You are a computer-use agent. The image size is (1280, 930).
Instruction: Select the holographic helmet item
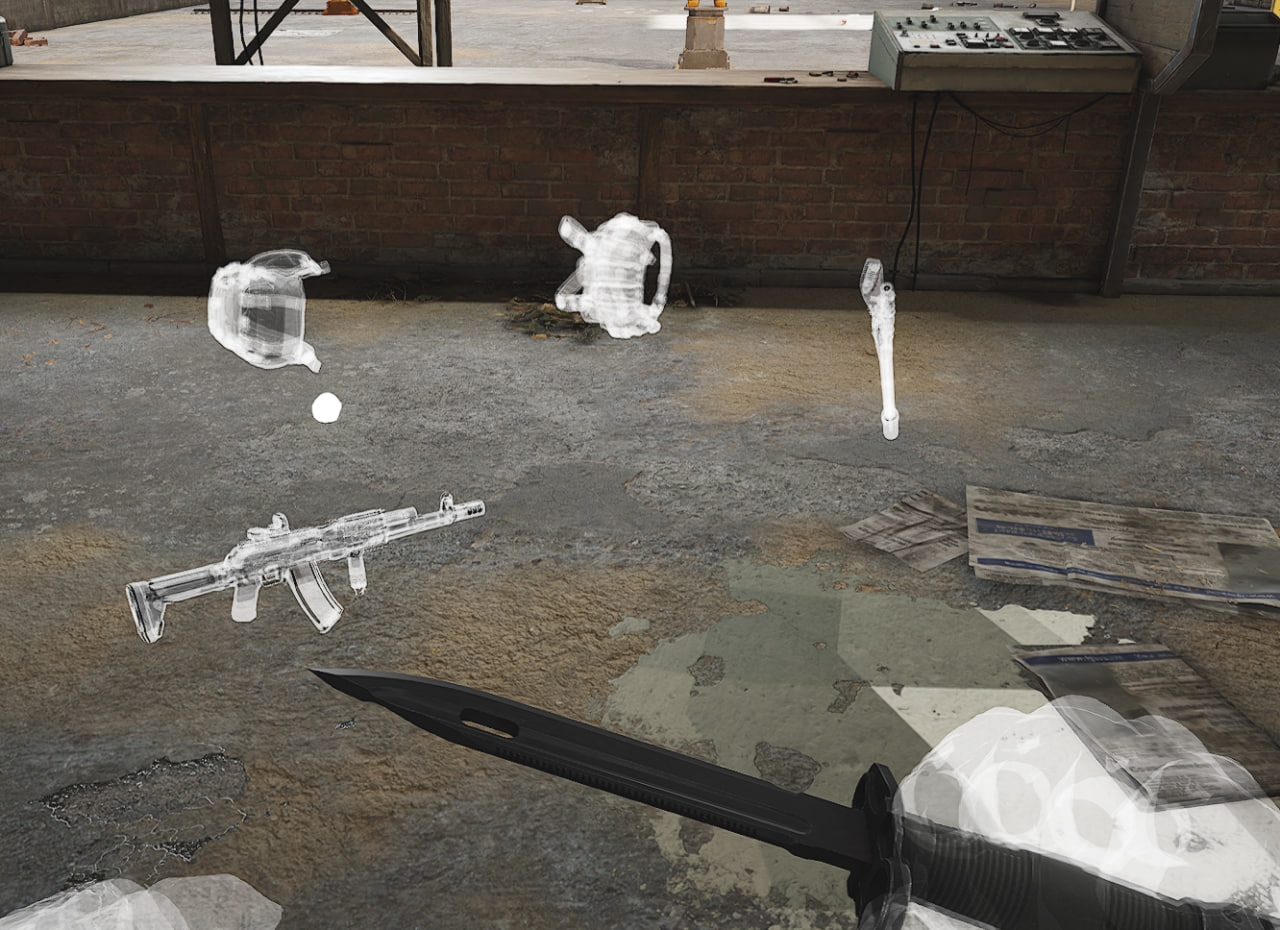pos(262,309)
